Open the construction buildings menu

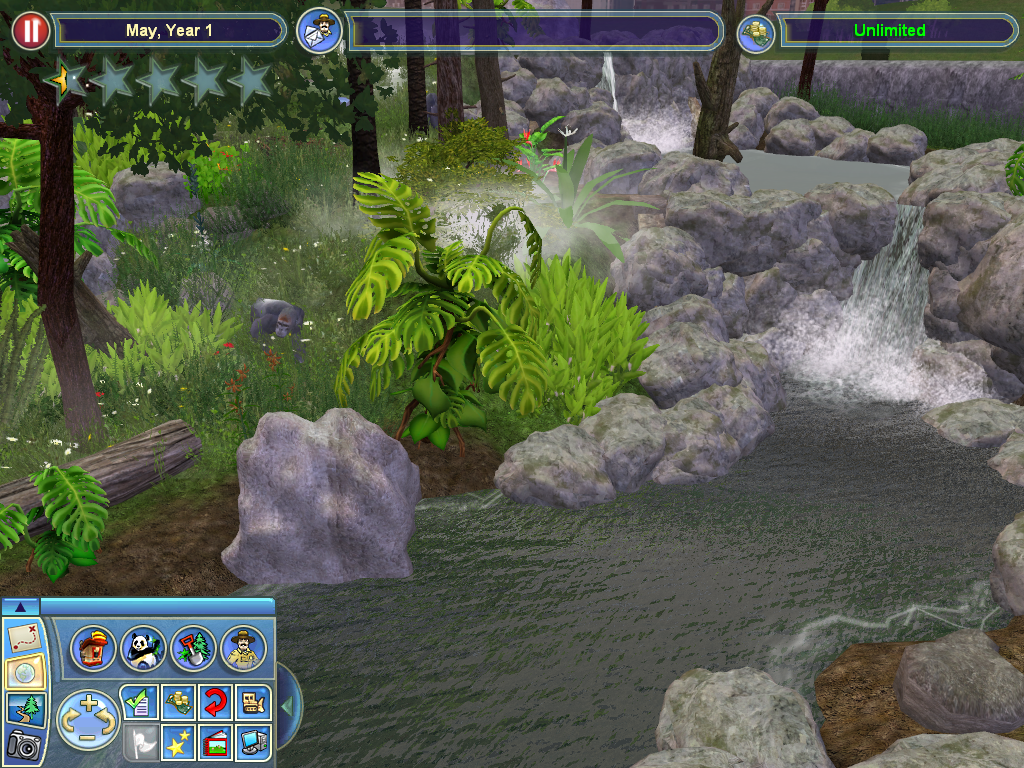[x=94, y=648]
